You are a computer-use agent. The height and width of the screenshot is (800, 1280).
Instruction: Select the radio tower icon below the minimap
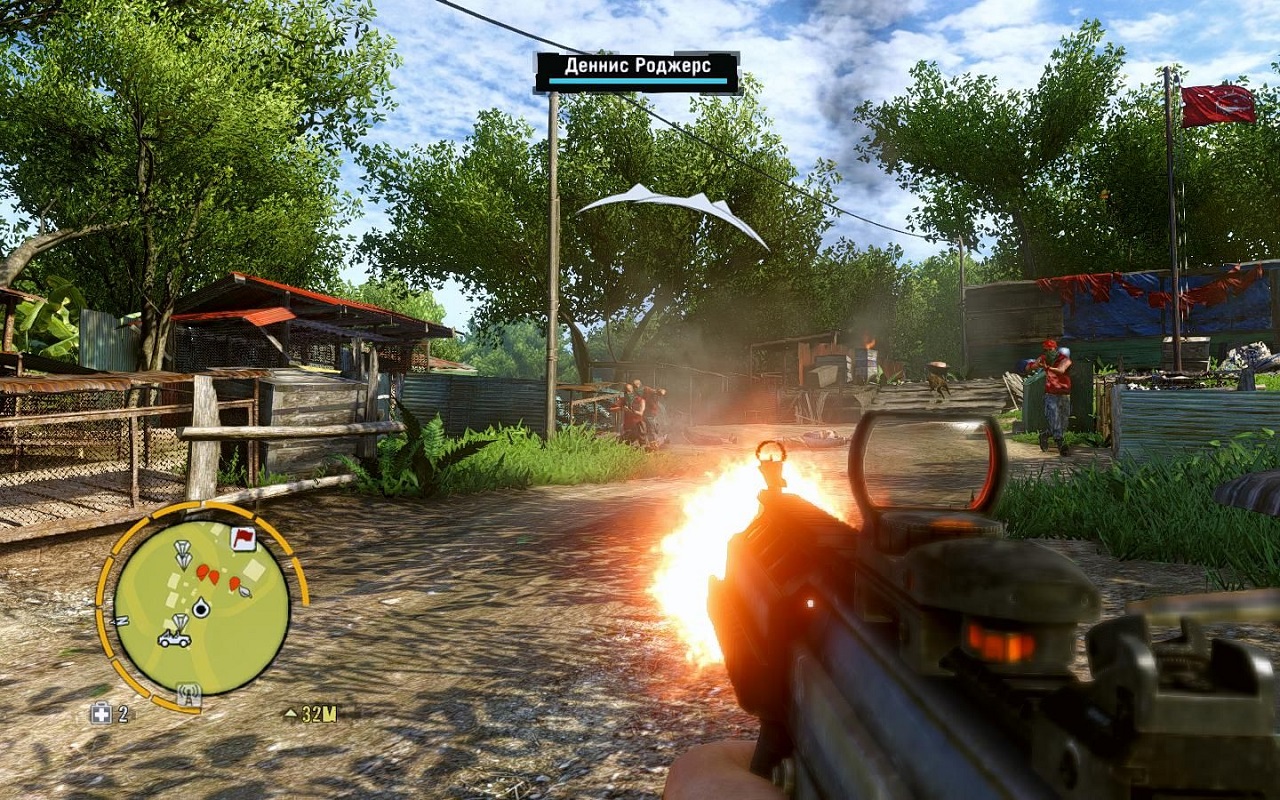[187, 693]
